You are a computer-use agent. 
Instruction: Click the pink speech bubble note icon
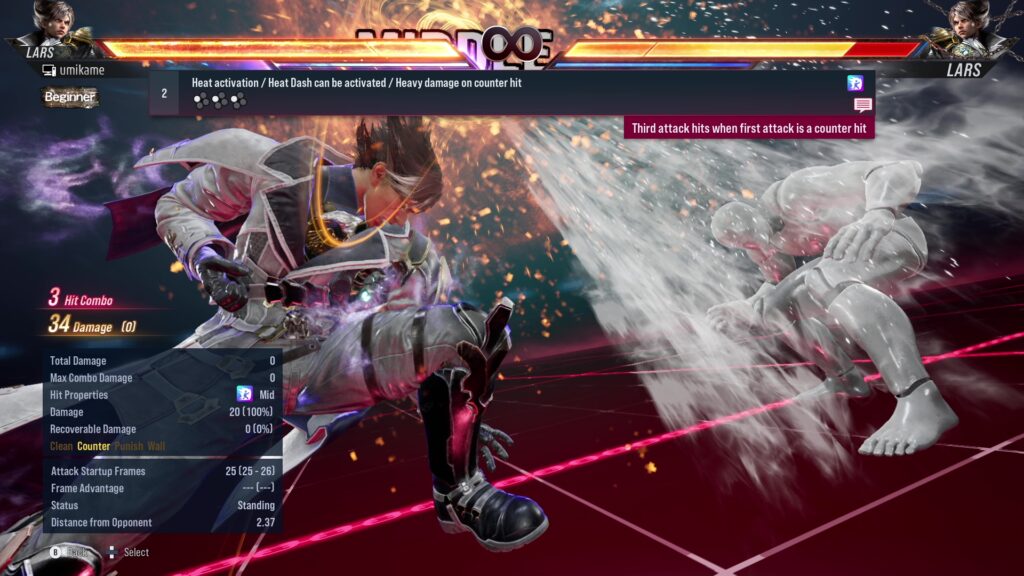coord(862,105)
